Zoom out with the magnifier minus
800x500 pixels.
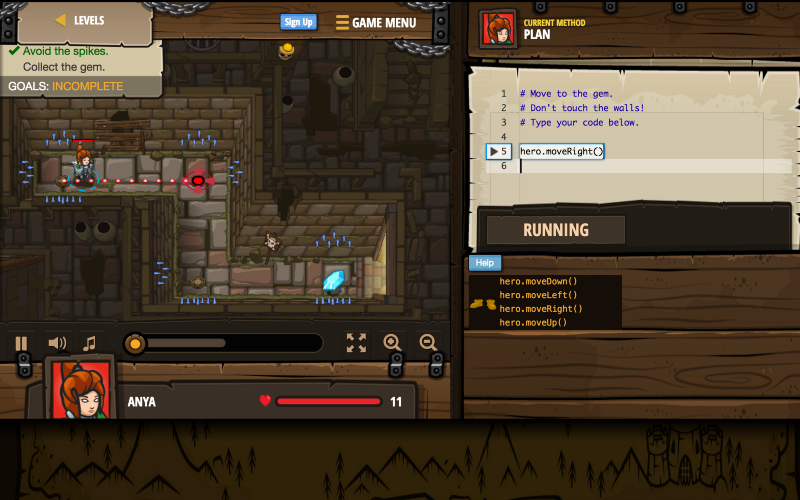(x=428, y=343)
